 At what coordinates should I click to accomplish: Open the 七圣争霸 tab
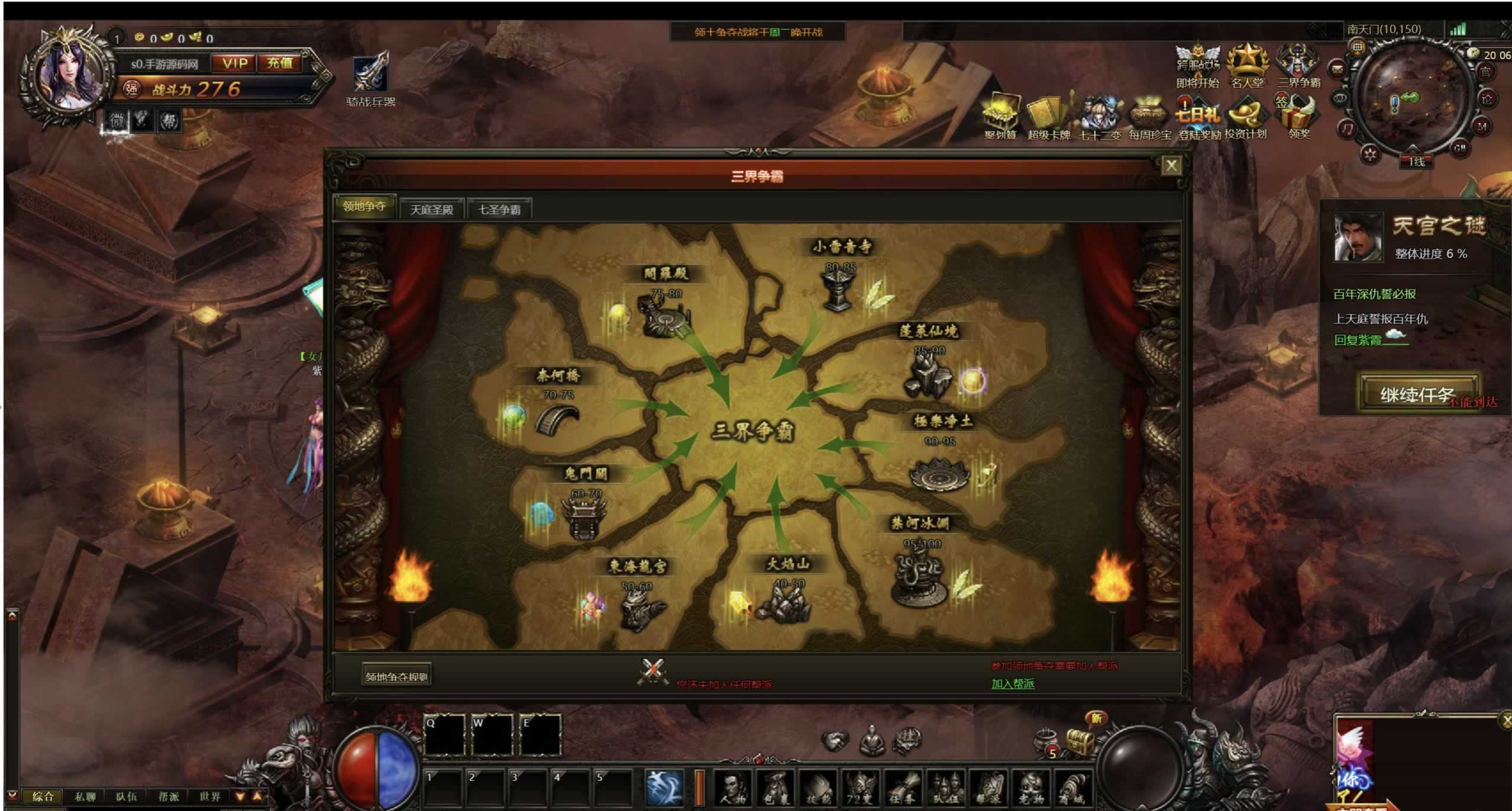(499, 209)
